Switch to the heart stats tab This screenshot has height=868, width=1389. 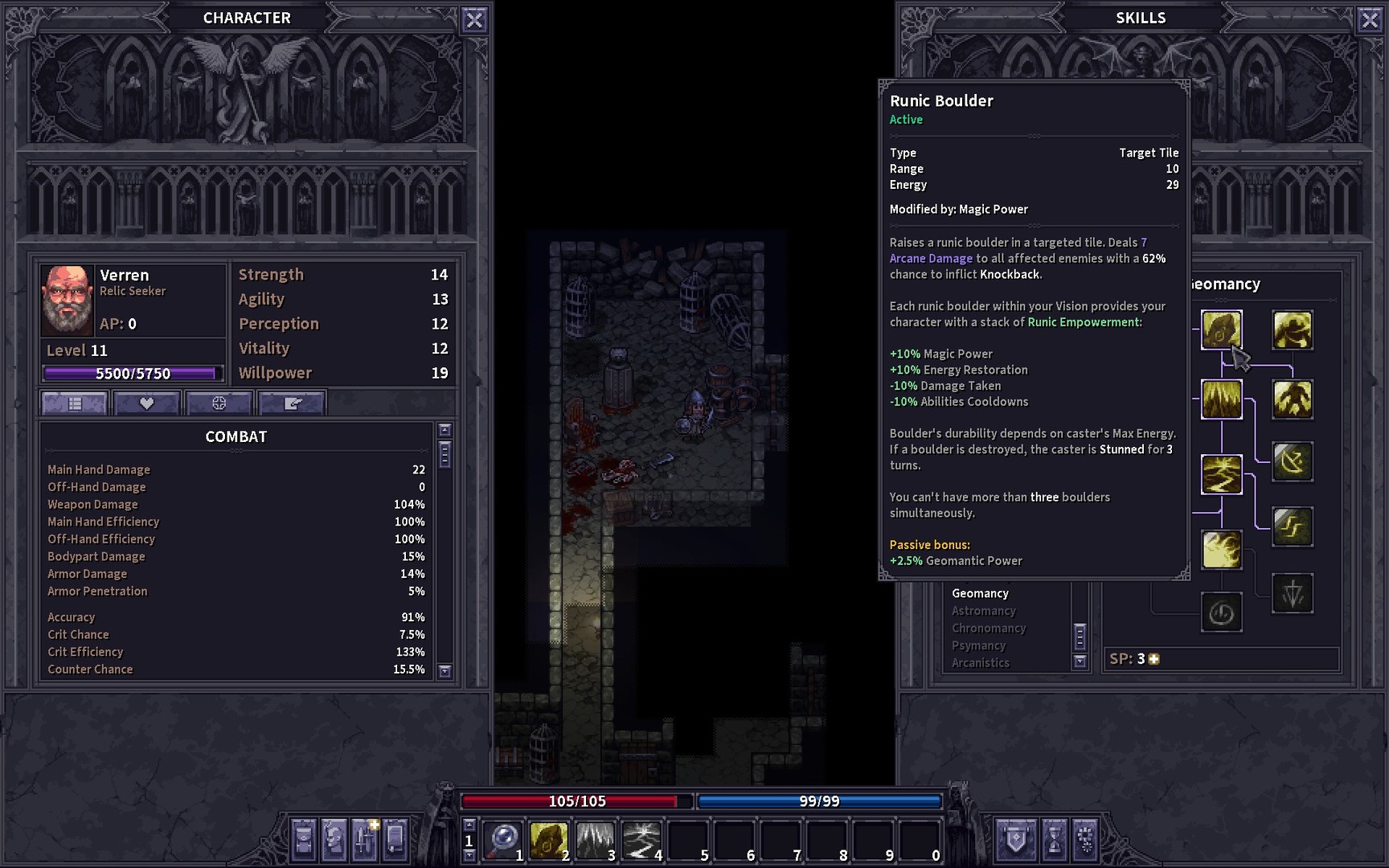click(146, 403)
